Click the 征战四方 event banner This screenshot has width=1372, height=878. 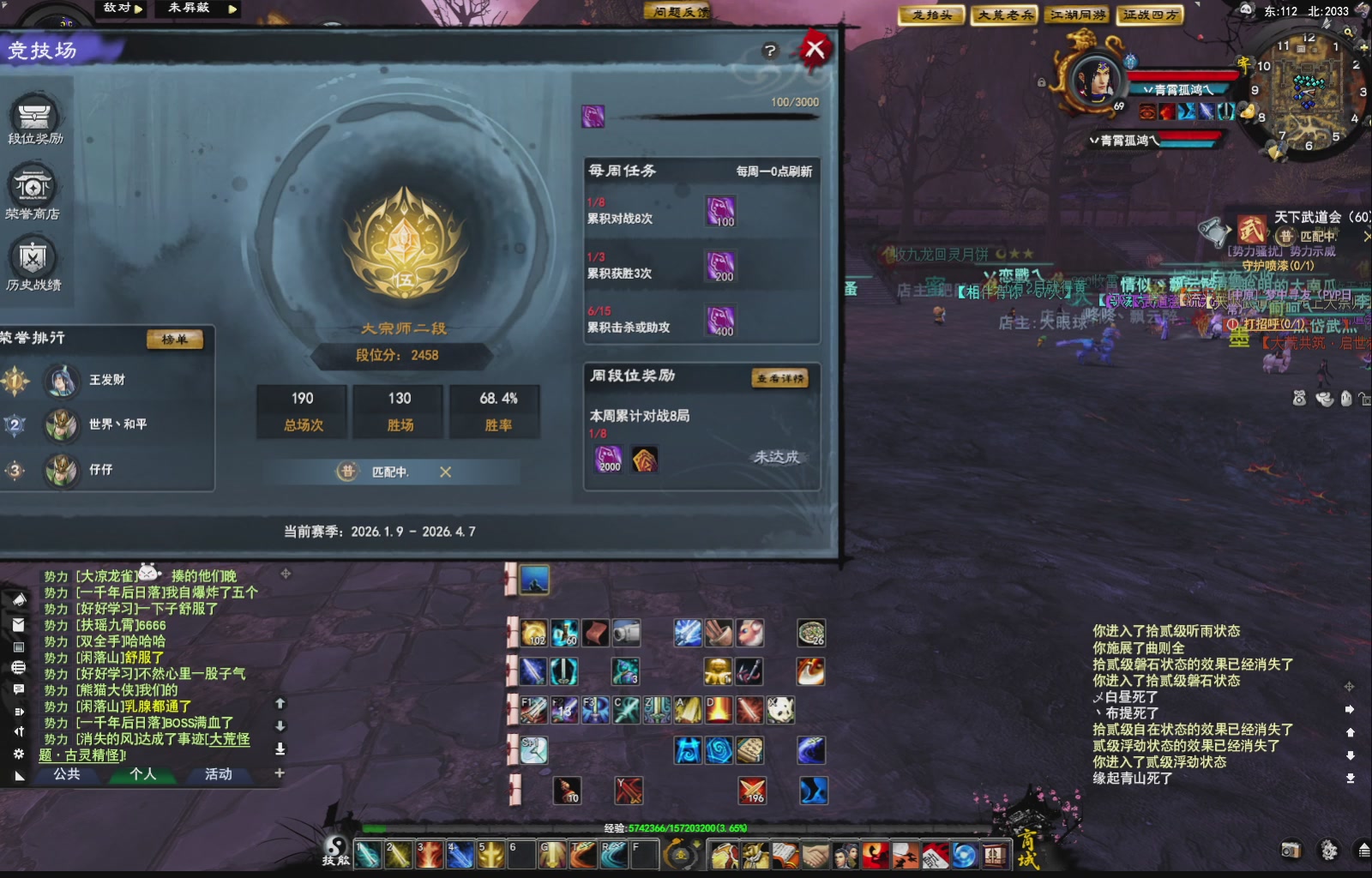(x=1150, y=15)
